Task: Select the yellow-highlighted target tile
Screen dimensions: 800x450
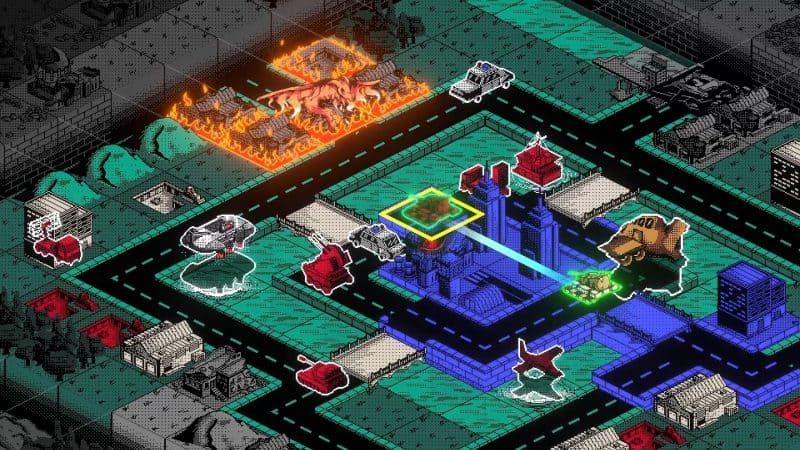Action: pos(432,210)
